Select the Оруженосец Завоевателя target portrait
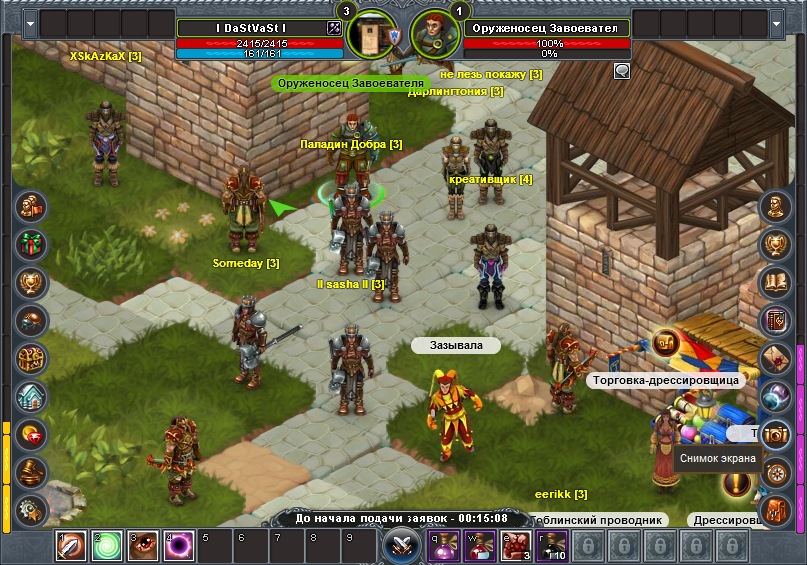807x565 pixels. pyautogui.click(x=430, y=34)
